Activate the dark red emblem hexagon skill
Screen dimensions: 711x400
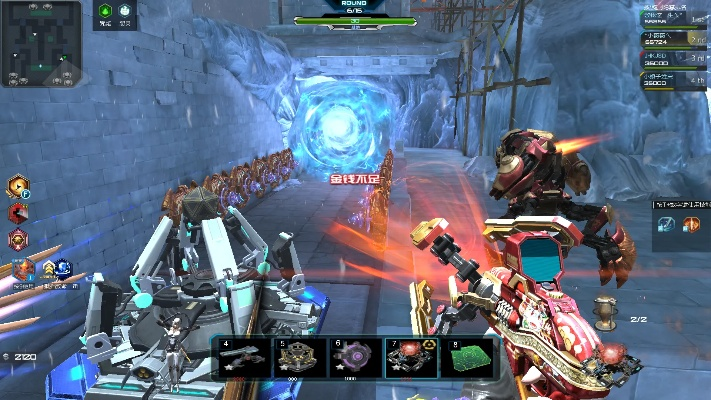point(18,239)
